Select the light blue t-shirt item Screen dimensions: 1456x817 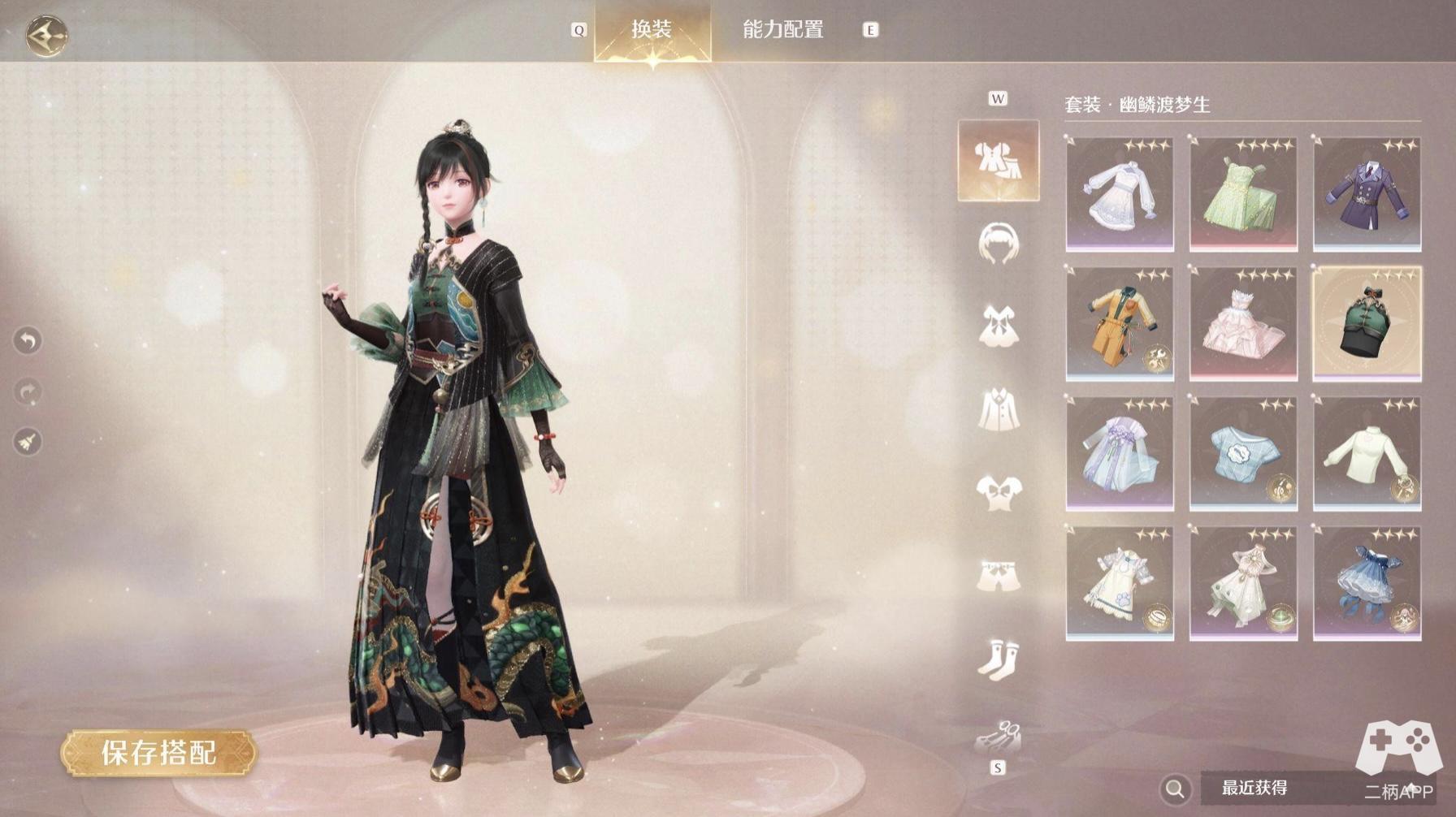(1243, 453)
